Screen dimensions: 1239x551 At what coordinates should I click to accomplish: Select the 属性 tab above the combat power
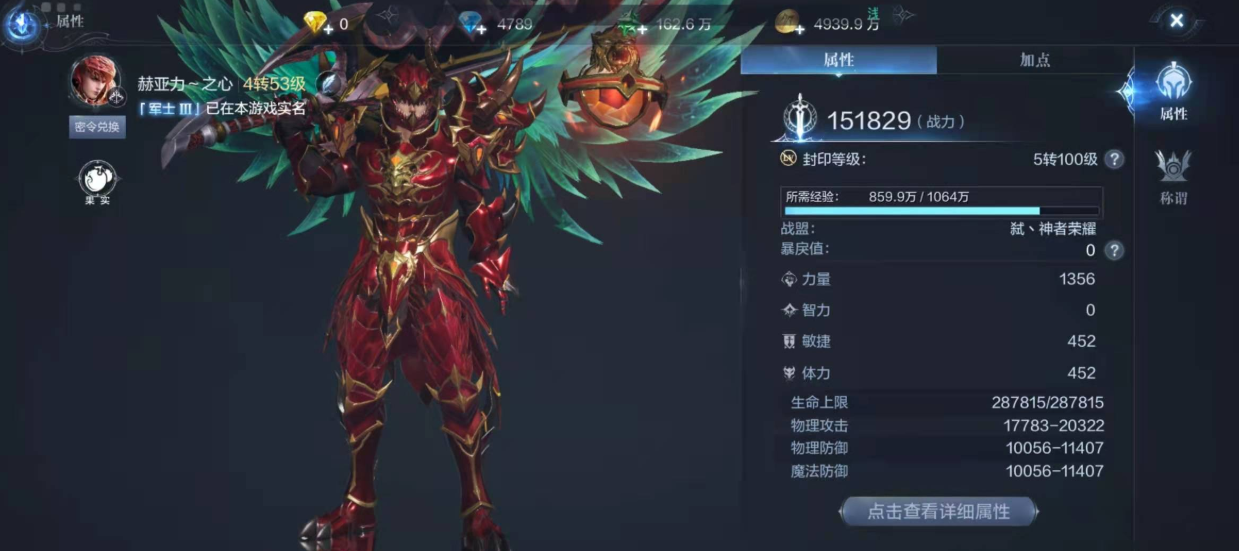838,60
